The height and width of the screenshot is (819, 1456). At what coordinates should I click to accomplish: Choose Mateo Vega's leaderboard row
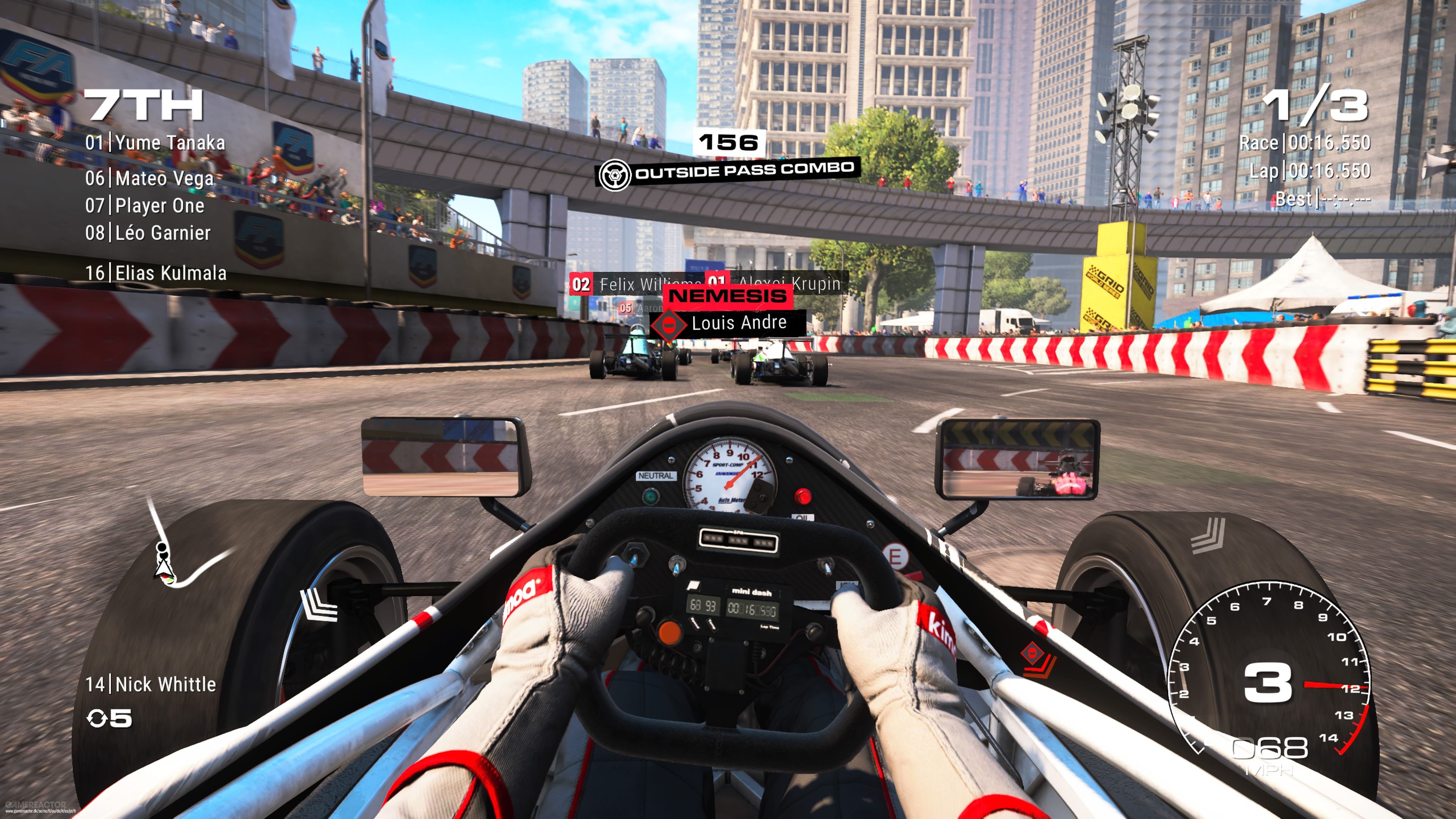150,179
